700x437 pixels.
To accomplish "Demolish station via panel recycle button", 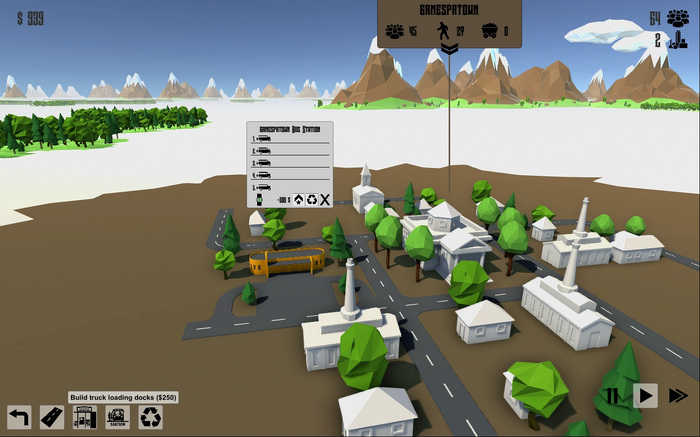I will point(311,199).
